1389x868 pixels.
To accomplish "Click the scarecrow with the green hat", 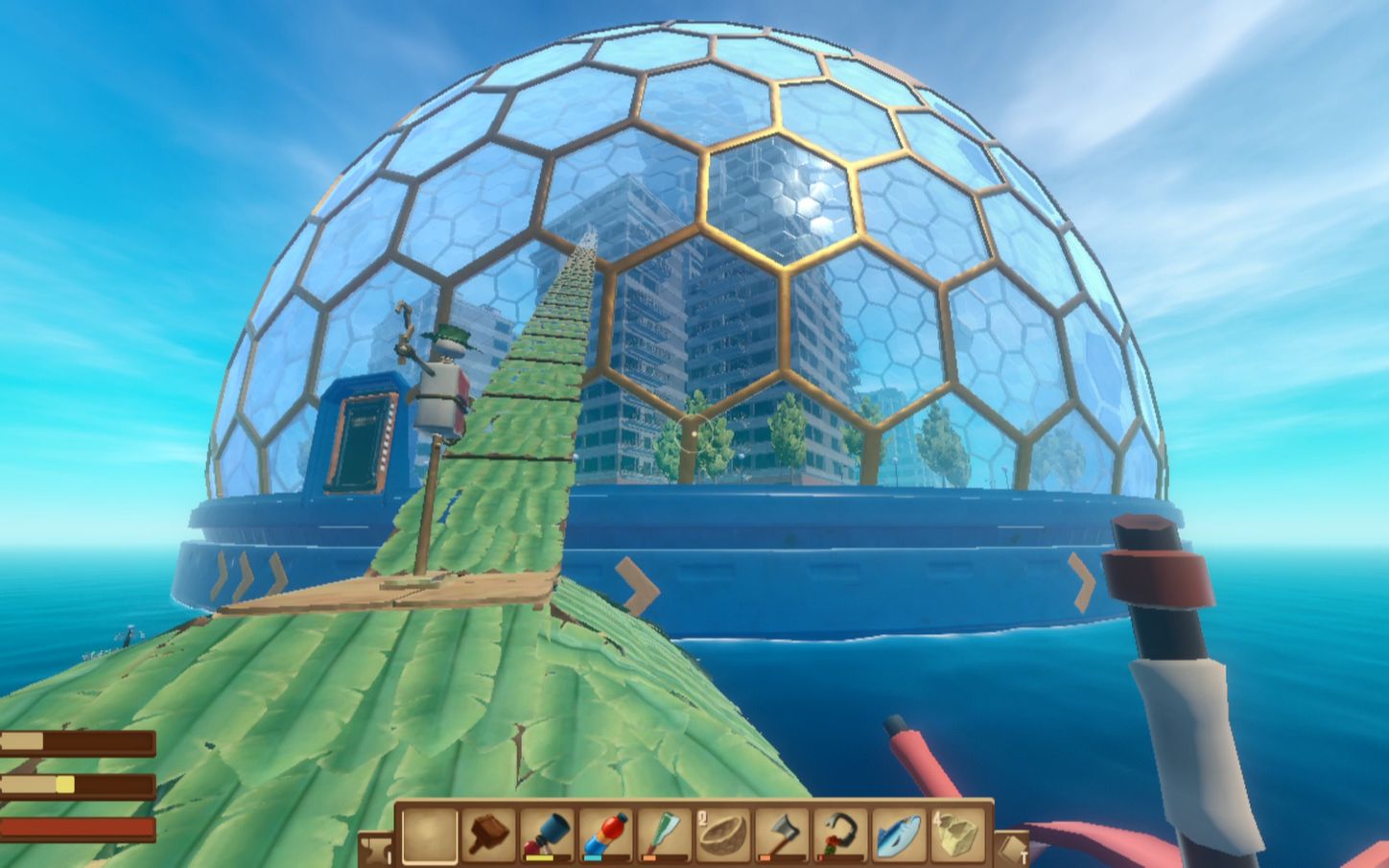I will click(445, 374).
